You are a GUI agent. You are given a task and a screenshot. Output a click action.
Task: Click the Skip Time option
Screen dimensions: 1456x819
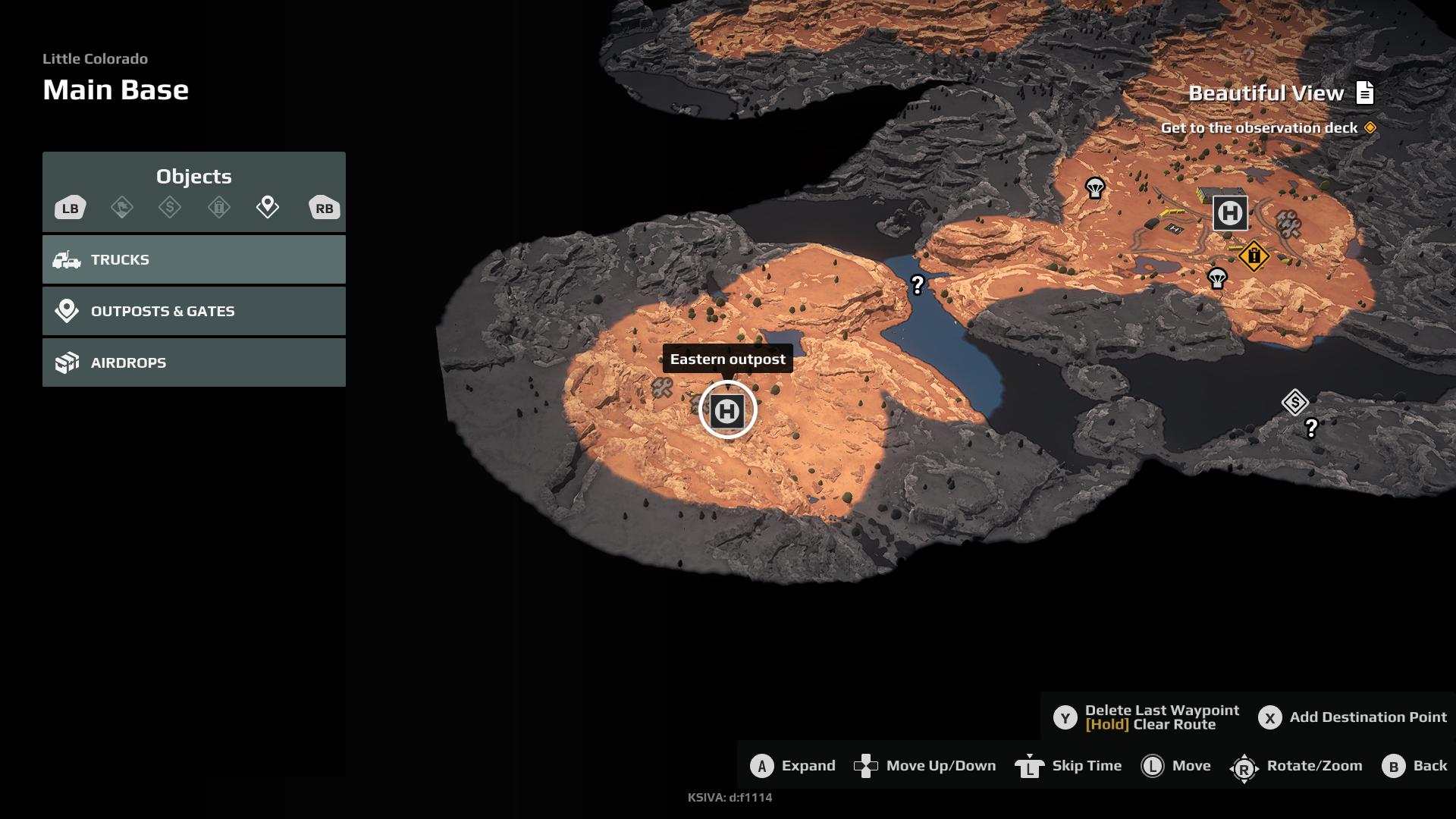click(1068, 766)
